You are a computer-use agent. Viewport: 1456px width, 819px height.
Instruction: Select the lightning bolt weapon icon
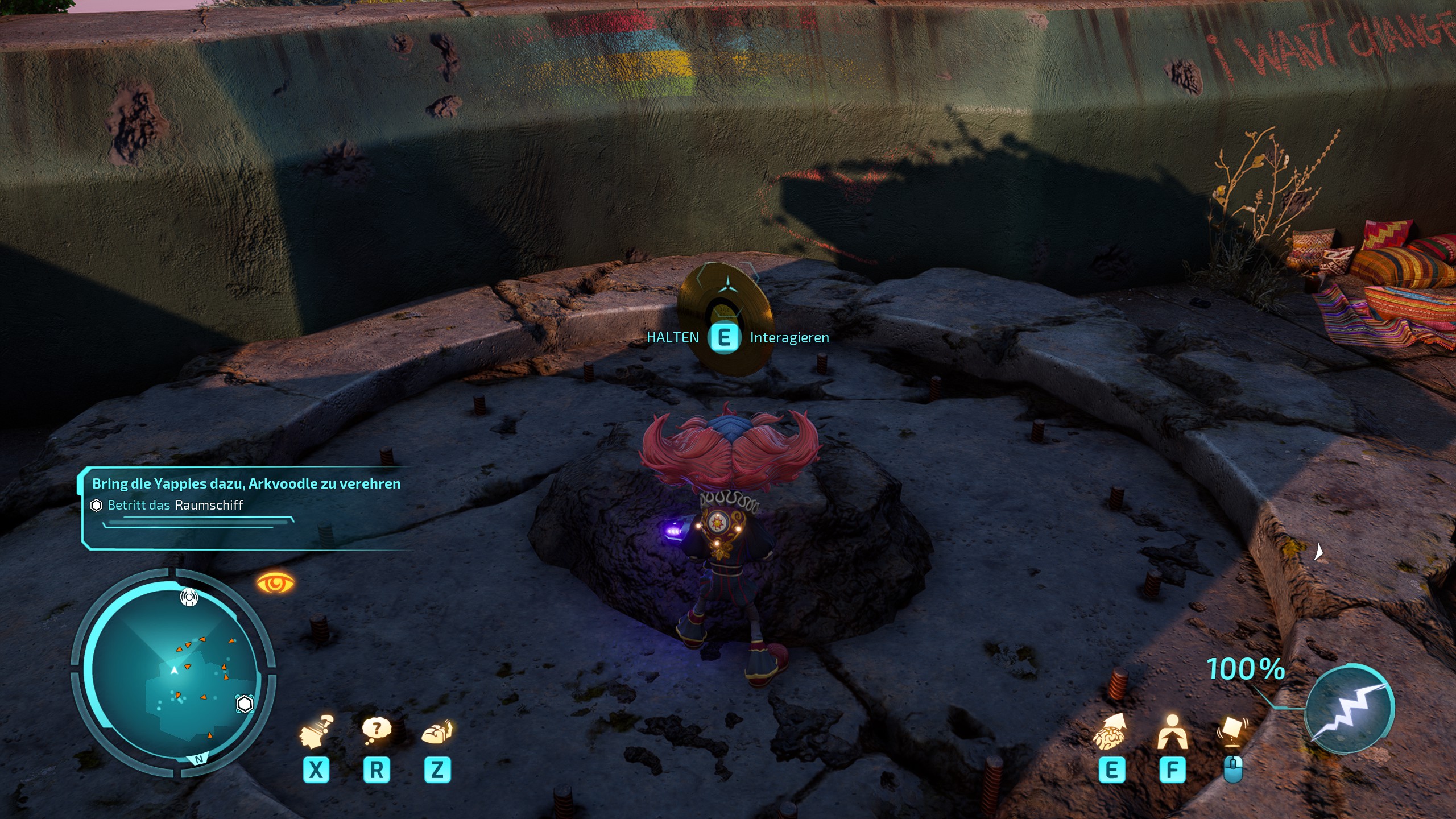point(1349,709)
